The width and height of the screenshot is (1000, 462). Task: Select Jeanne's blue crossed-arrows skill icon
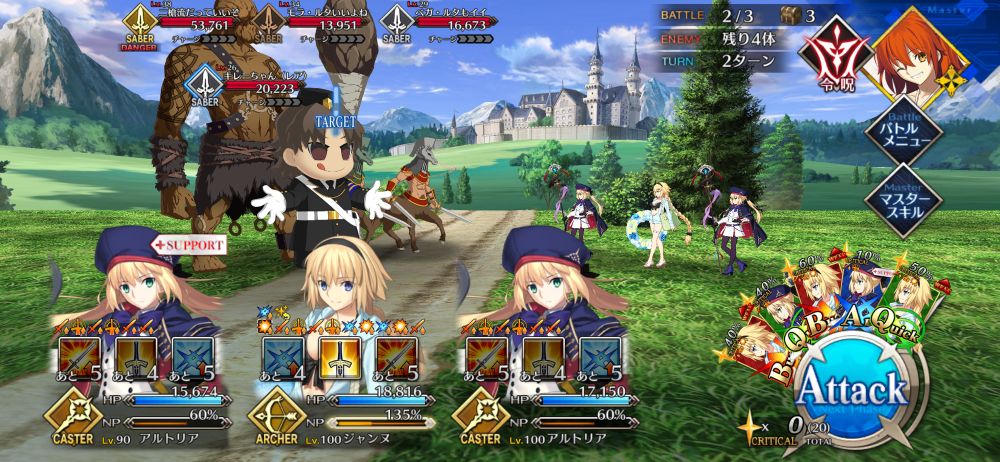click(x=283, y=358)
